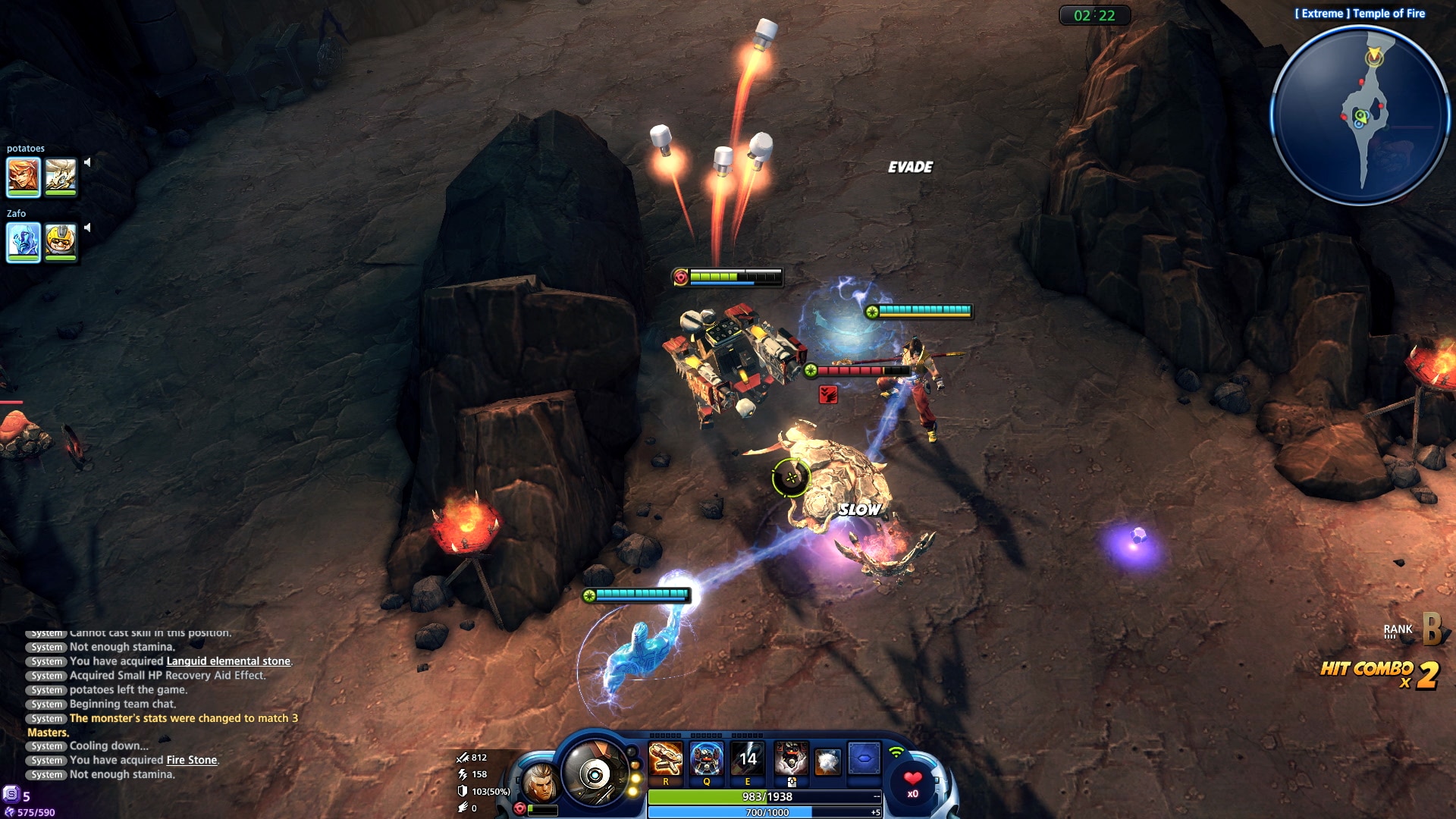
Task: Use the white smoke burst item slot
Action: point(827,761)
